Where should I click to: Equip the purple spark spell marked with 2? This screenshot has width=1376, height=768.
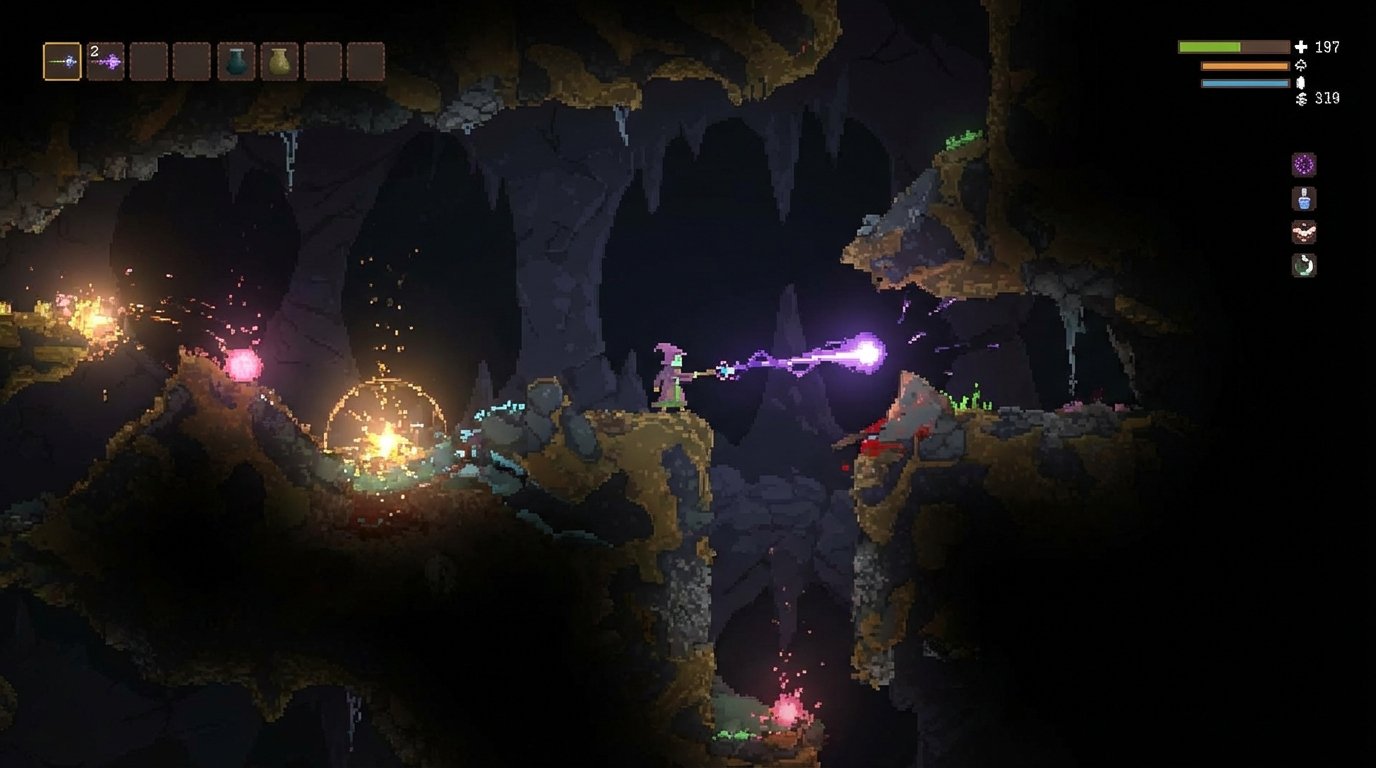104,62
